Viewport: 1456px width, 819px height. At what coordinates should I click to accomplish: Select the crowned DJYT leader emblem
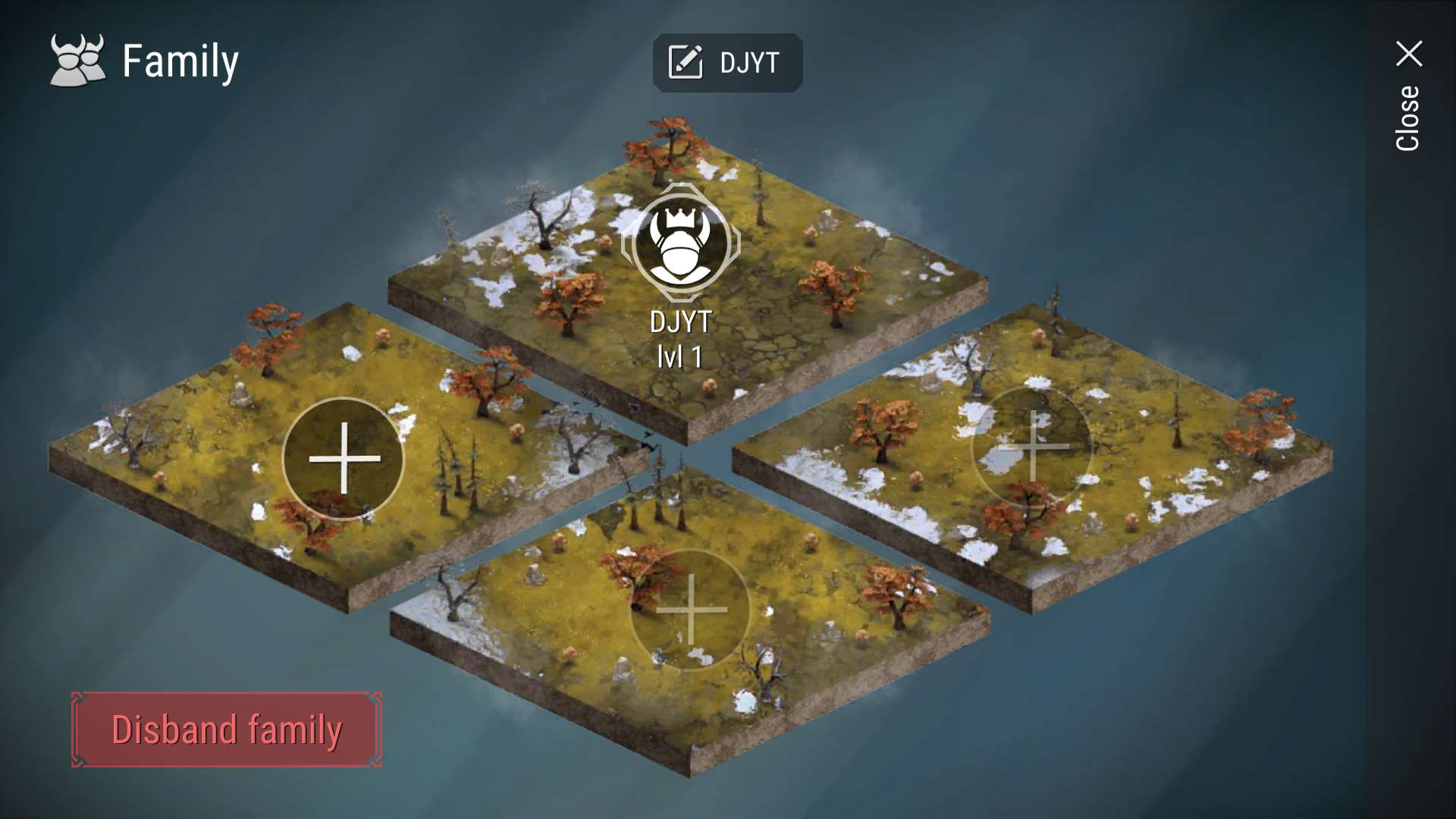680,243
